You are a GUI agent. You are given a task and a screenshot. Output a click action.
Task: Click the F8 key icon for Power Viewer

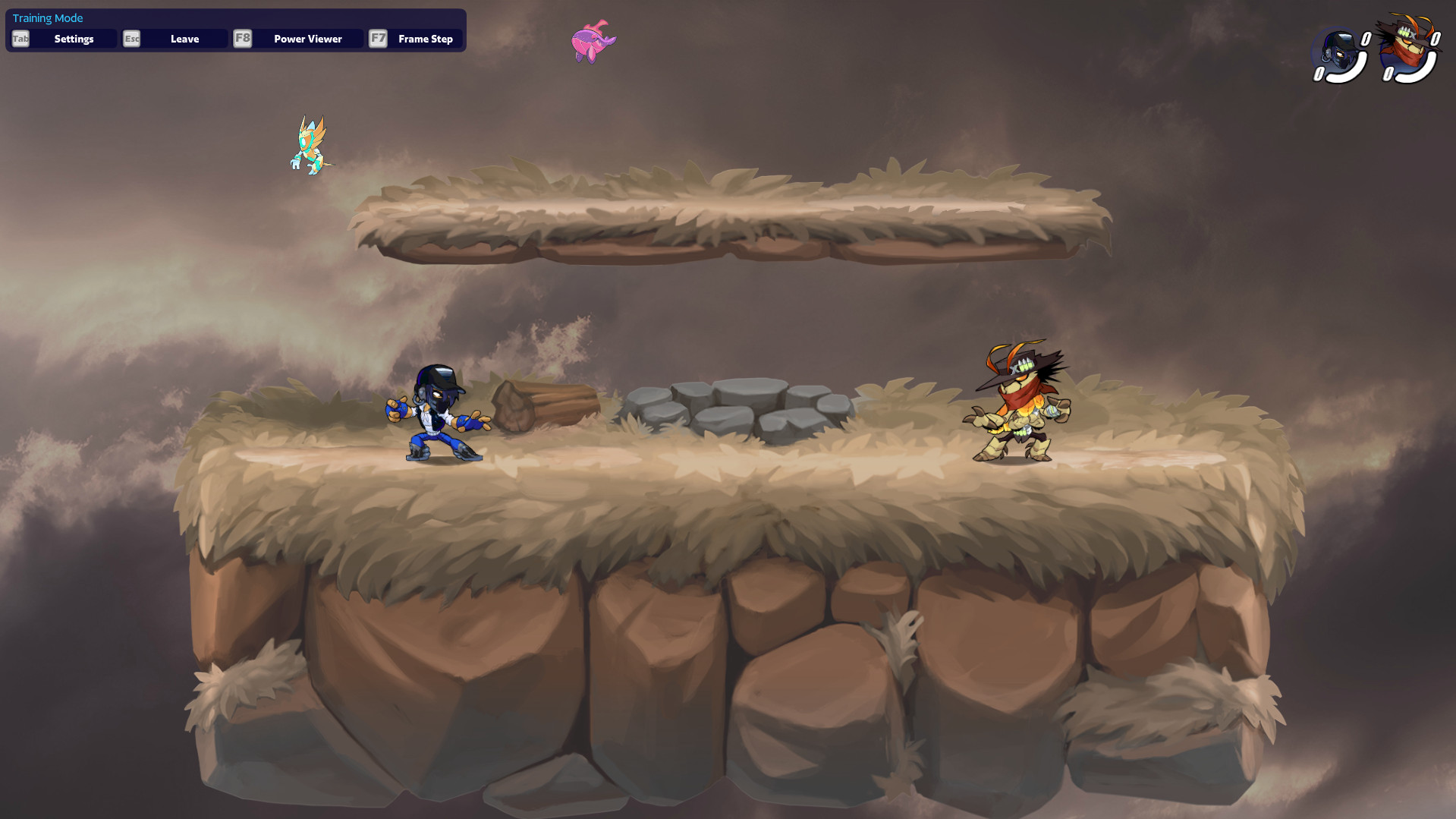[242, 39]
